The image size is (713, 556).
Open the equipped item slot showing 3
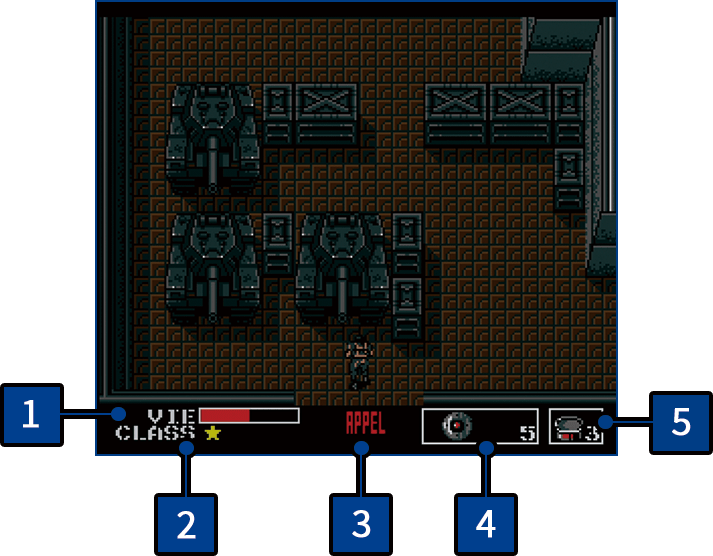[x=575, y=427]
